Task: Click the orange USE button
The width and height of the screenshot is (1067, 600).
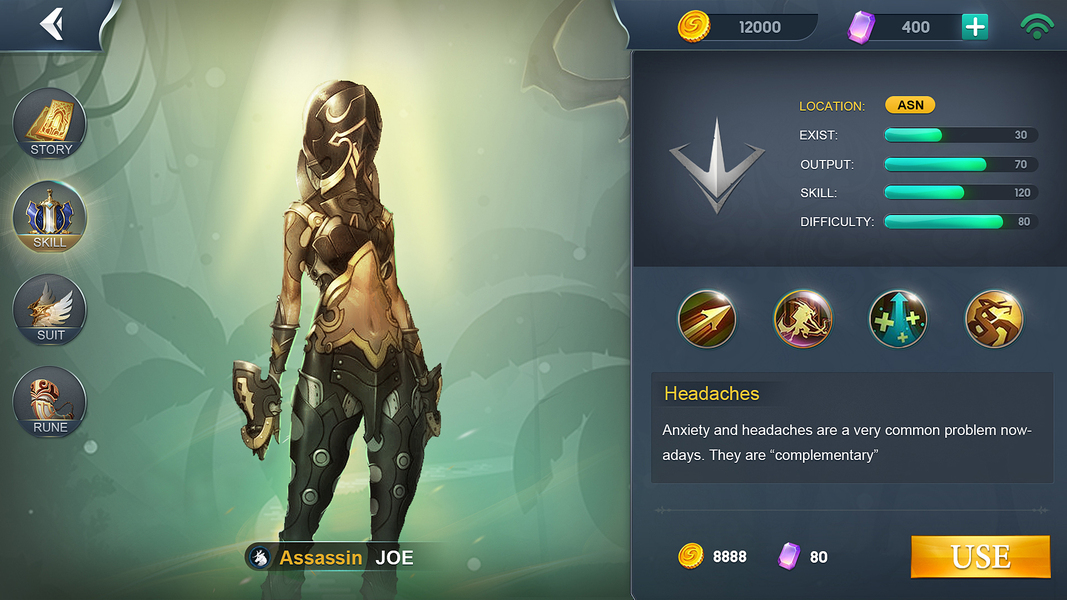Action: pyautogui.click(x=980, y=557)
